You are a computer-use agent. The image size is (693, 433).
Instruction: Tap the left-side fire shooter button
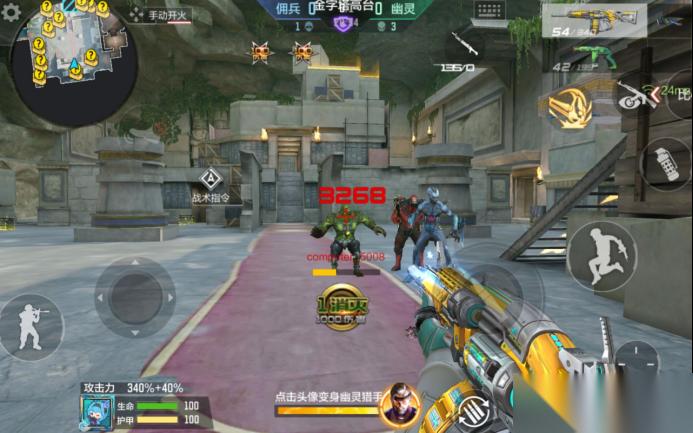pyautogui.click(x=29, y=327)
